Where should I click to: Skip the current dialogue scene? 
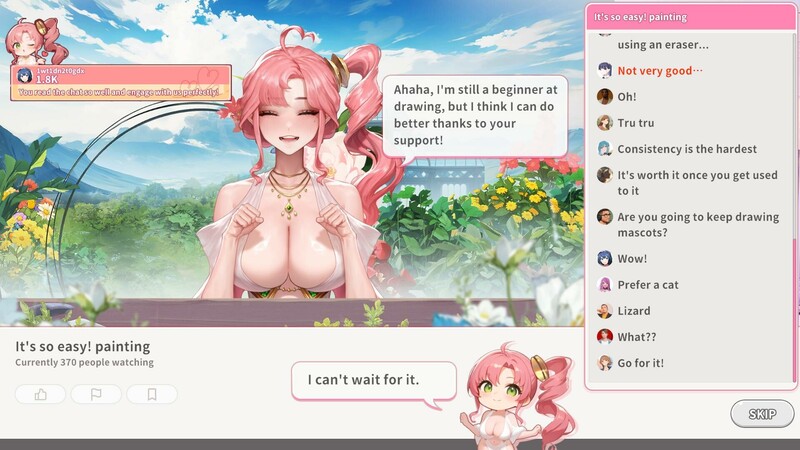pos(762,413)
